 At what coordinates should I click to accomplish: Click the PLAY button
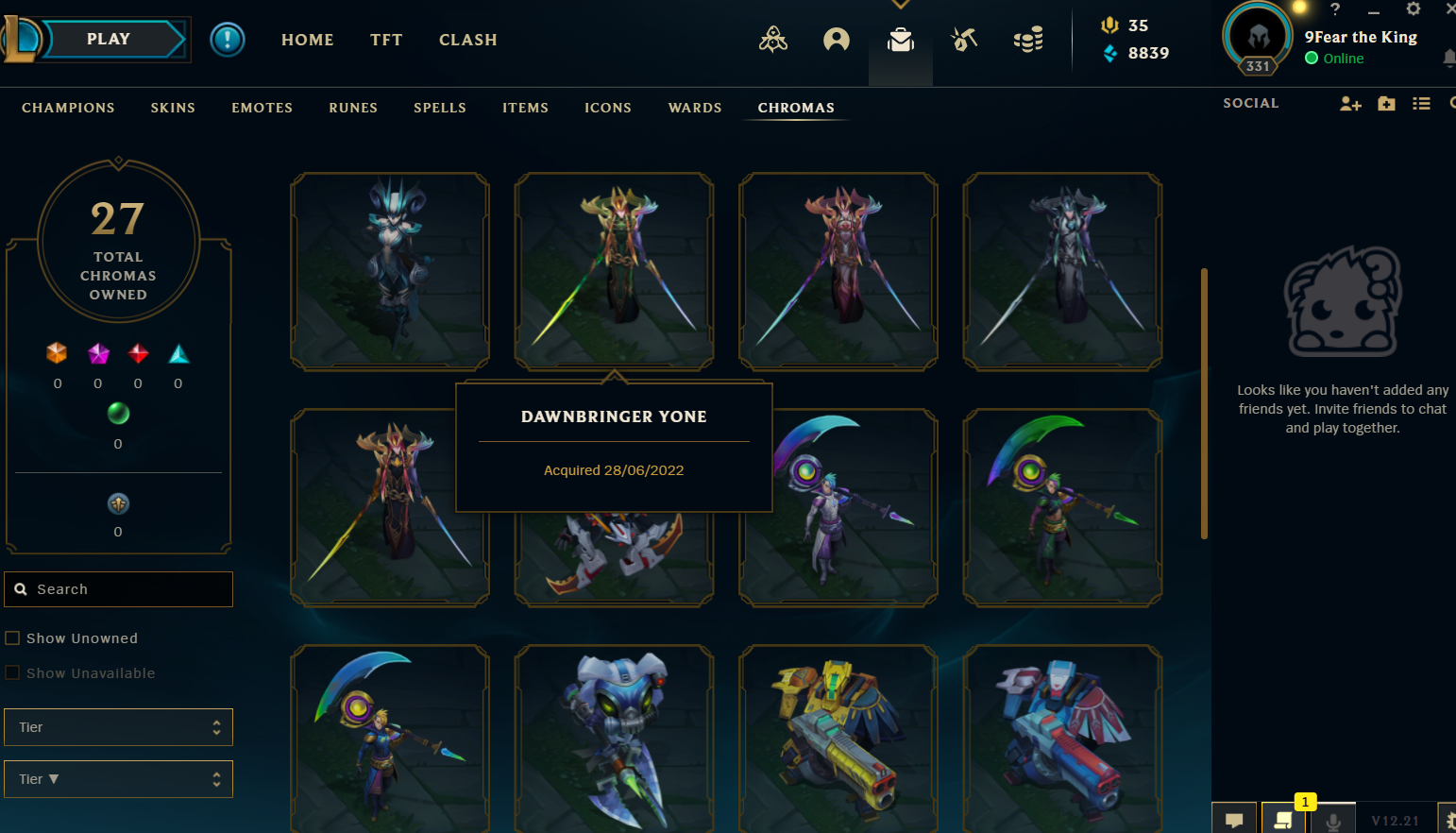click(110, 40)
